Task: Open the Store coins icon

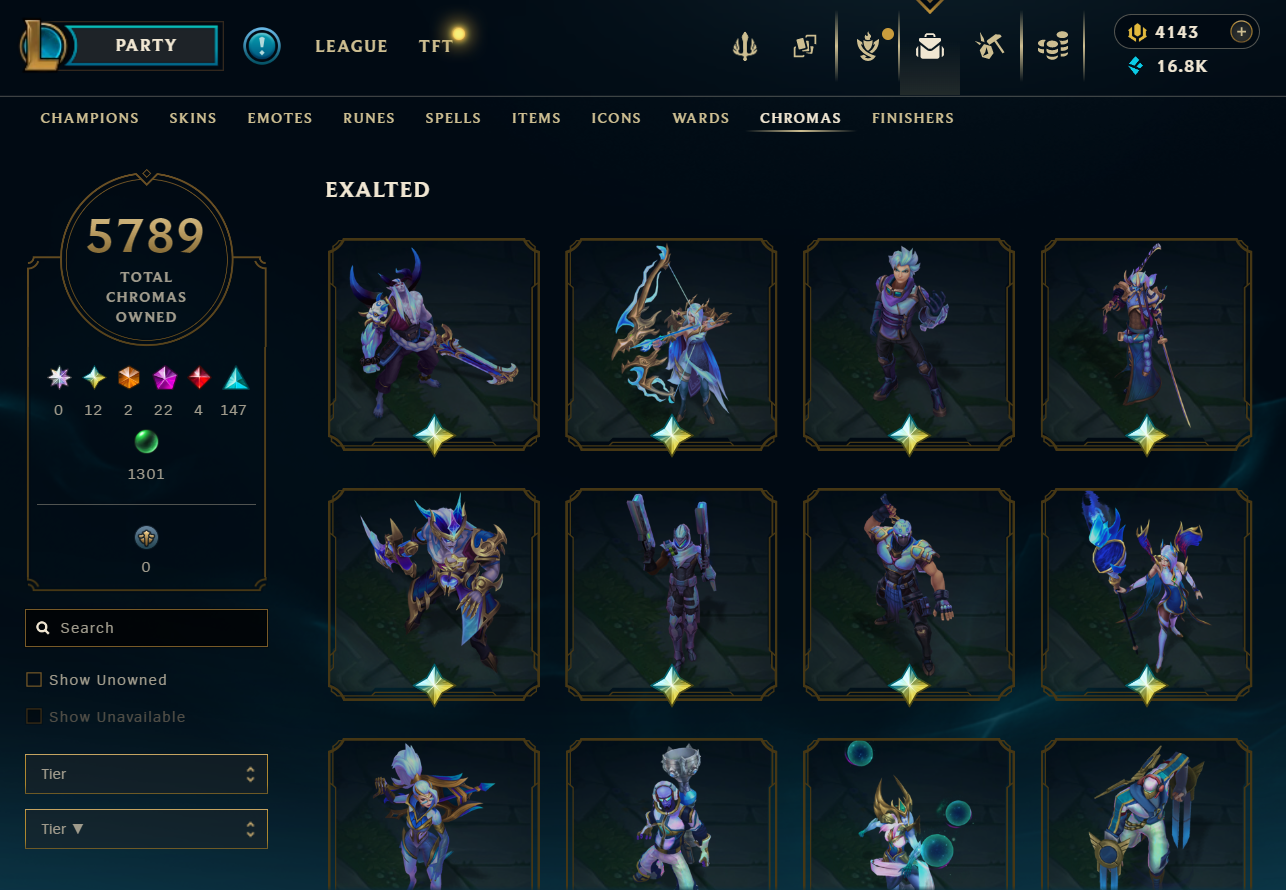Action: (1053, 44)
